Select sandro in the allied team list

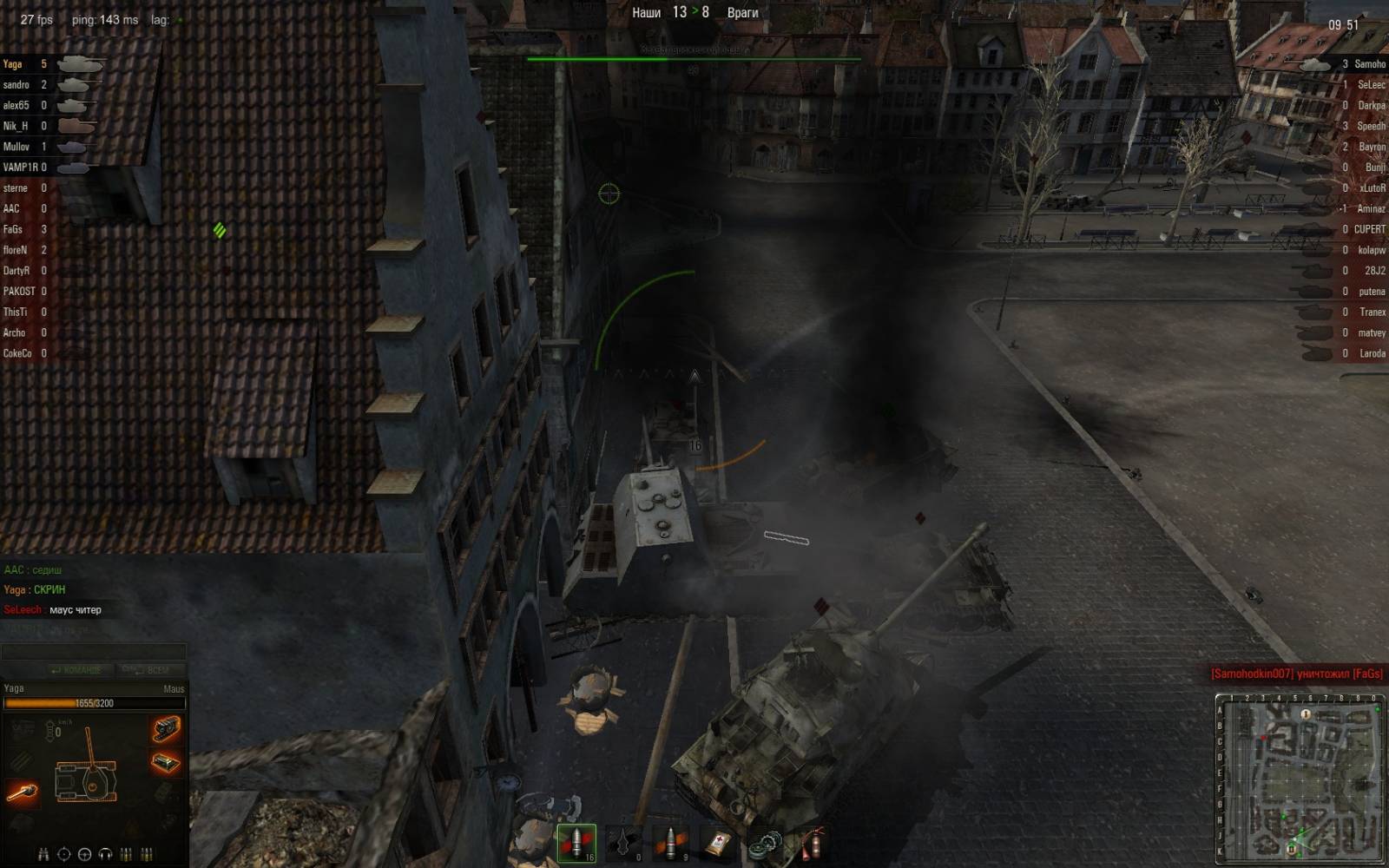click(x=16, y=85)
